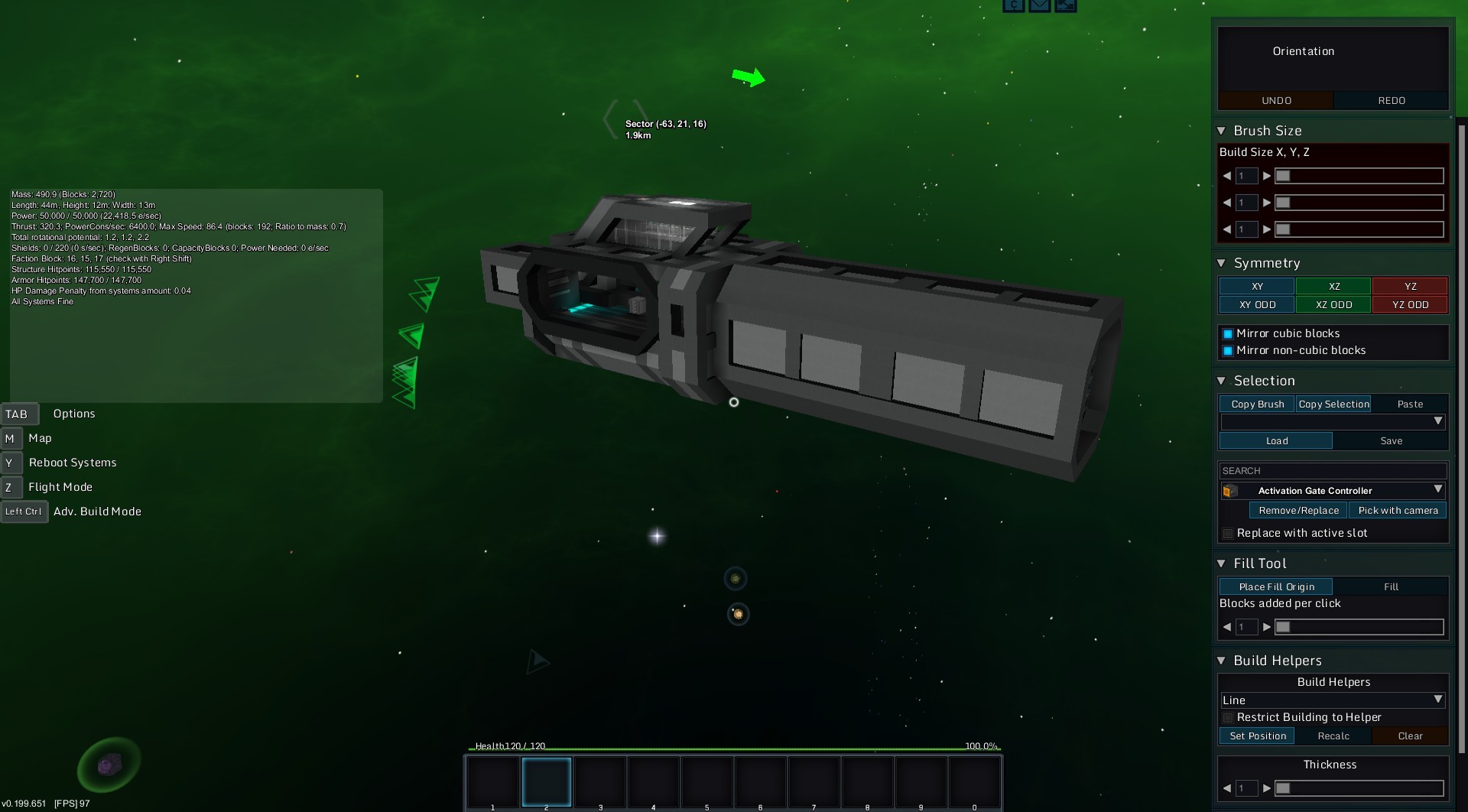Click the REDO button

click(1391, 101)
